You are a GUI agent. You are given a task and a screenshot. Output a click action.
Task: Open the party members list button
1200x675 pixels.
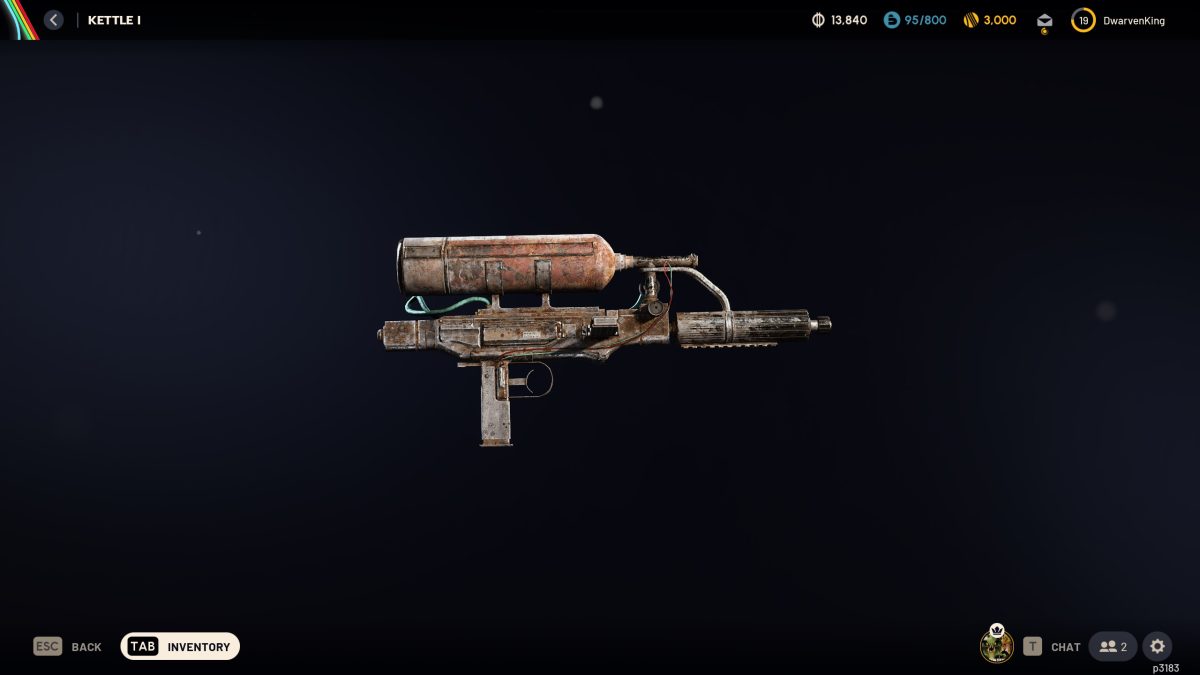pos(1112,647)
